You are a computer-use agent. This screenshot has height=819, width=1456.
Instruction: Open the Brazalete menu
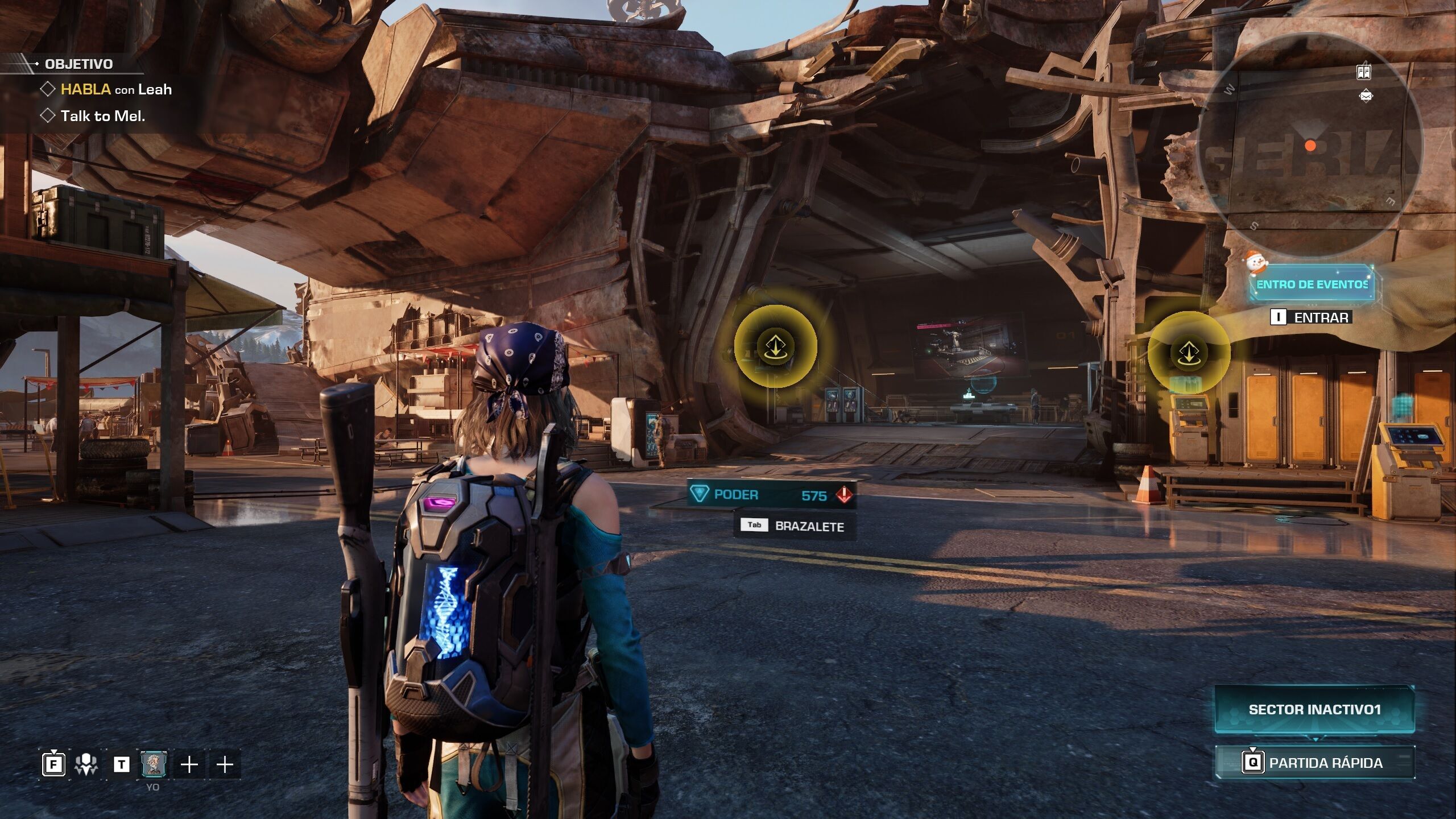point(795,526)
